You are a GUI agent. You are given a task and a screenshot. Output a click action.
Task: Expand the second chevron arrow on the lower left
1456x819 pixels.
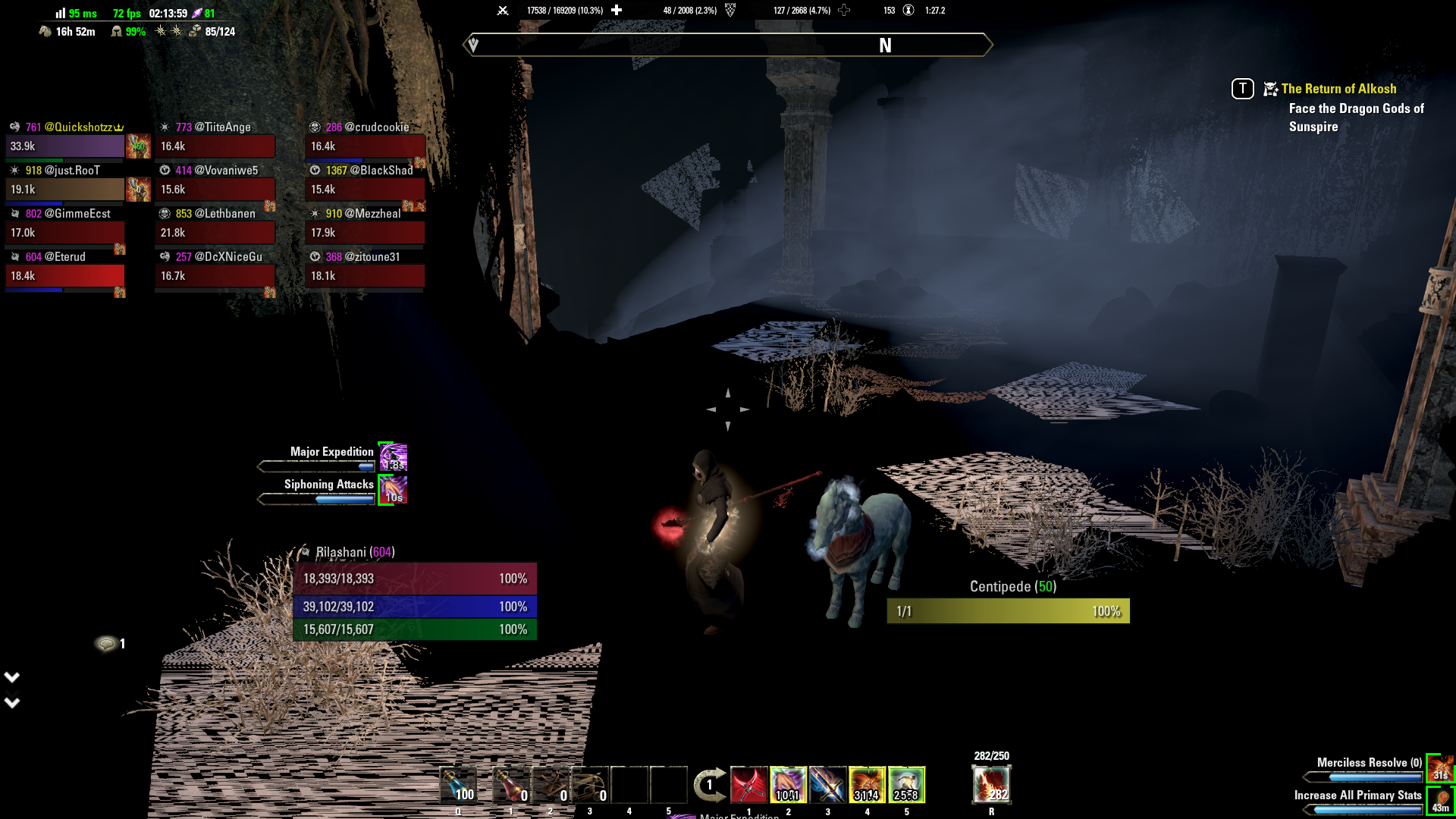[11, 702]
